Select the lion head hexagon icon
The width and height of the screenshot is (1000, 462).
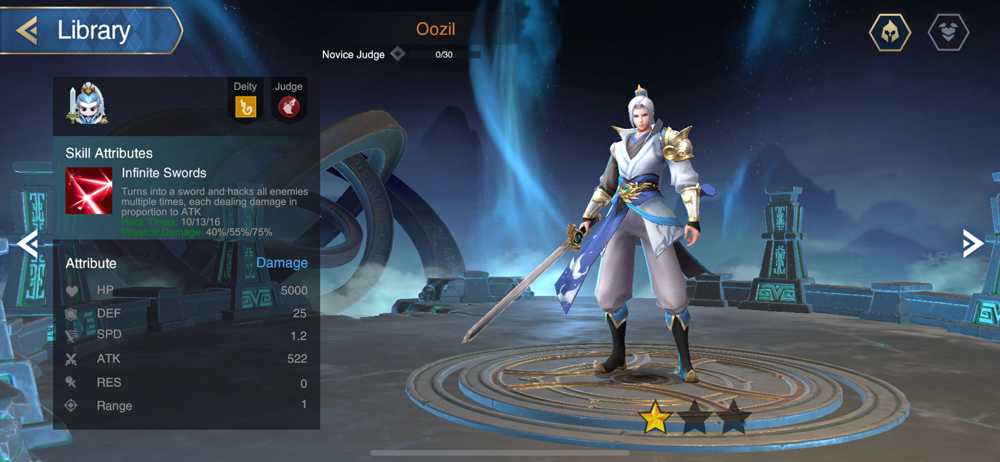click(948, 32)
